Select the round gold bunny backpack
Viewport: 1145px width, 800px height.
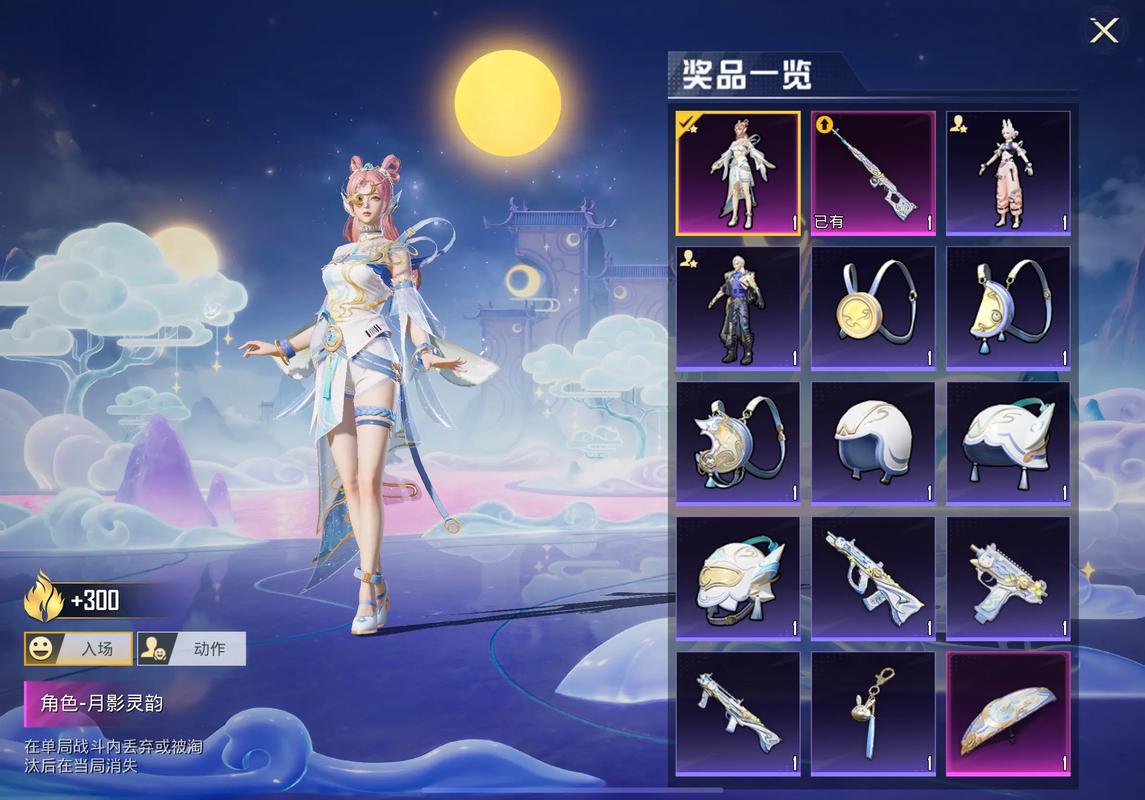point(873,308)
